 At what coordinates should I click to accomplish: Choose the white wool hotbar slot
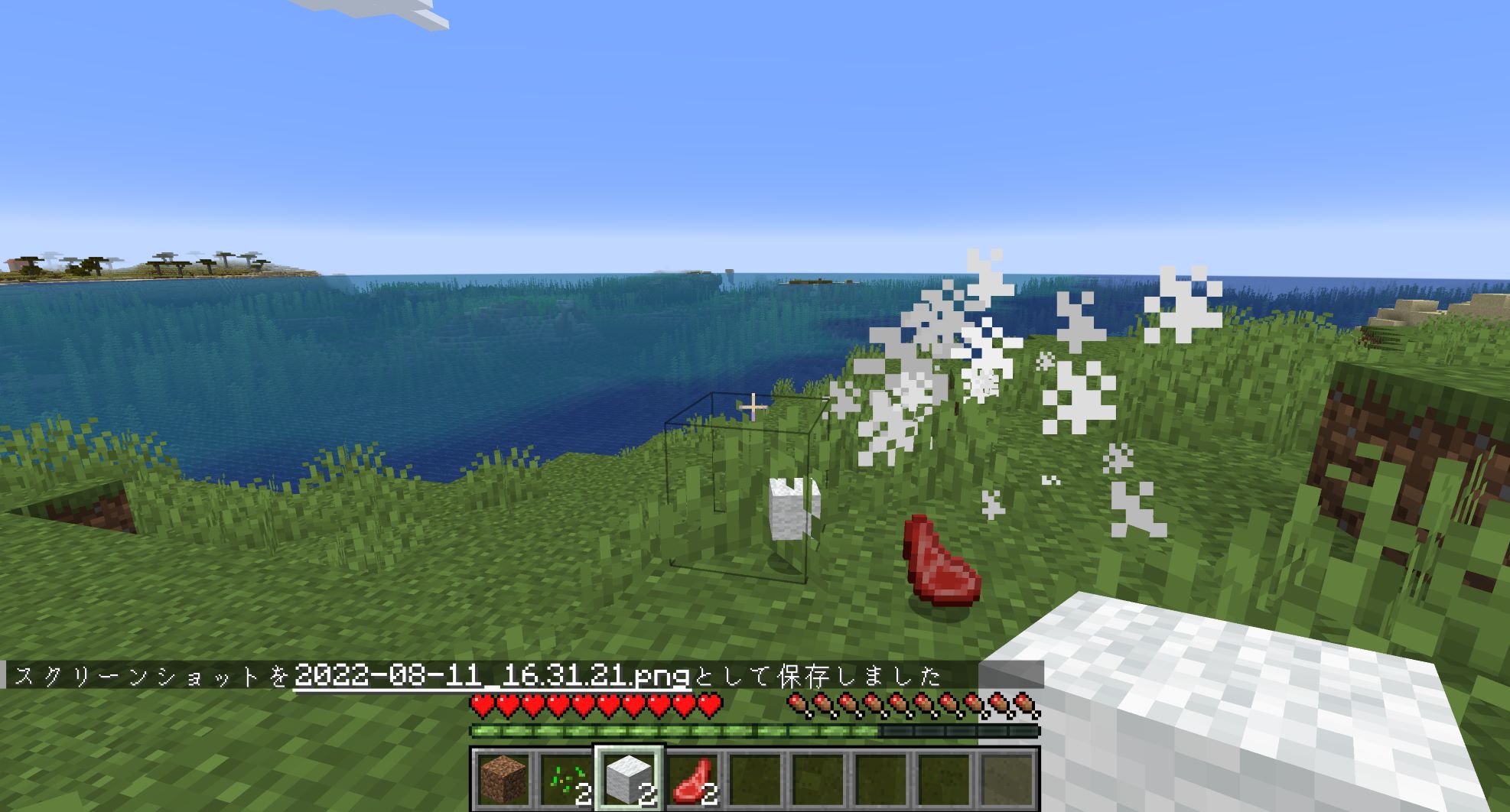click(629, 779)
